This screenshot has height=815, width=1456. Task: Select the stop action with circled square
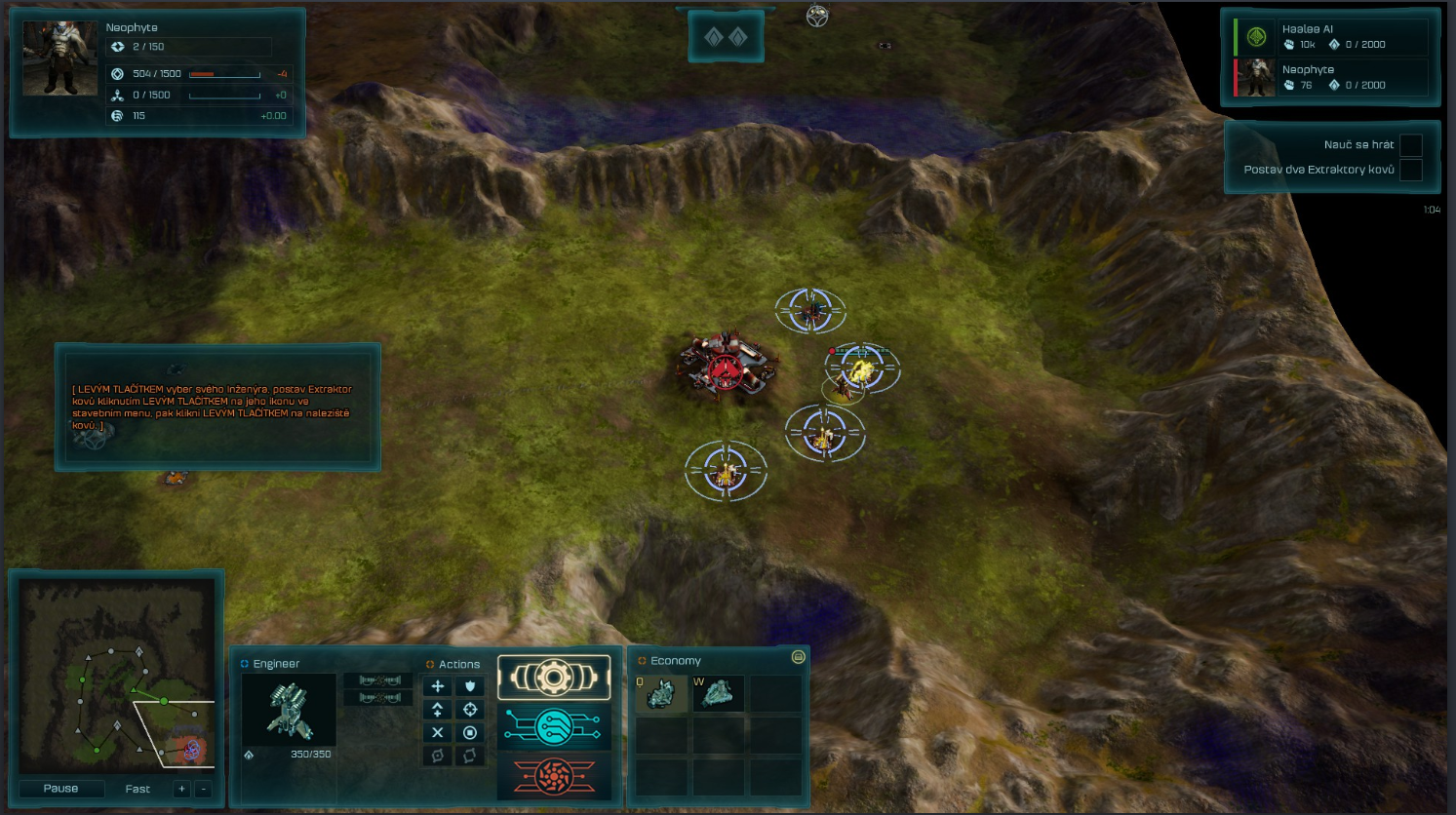pos(470,732)
